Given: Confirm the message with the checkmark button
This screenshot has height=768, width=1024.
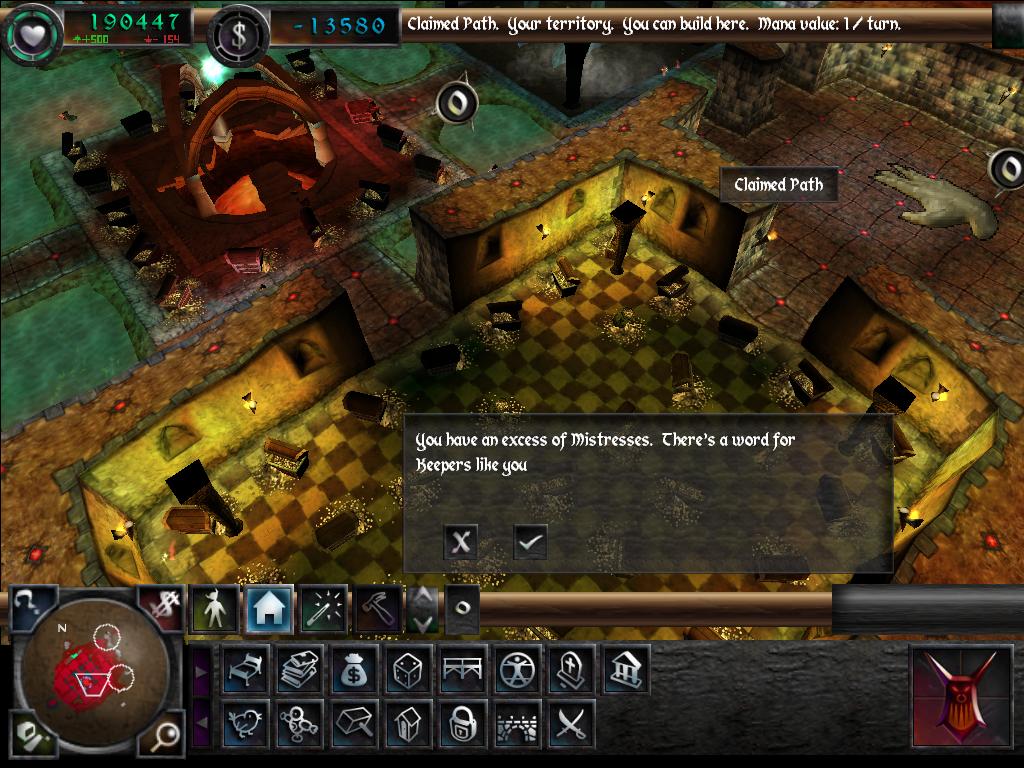Looking at the screenshot, I should pyautogui.click(x=530, y=541).
